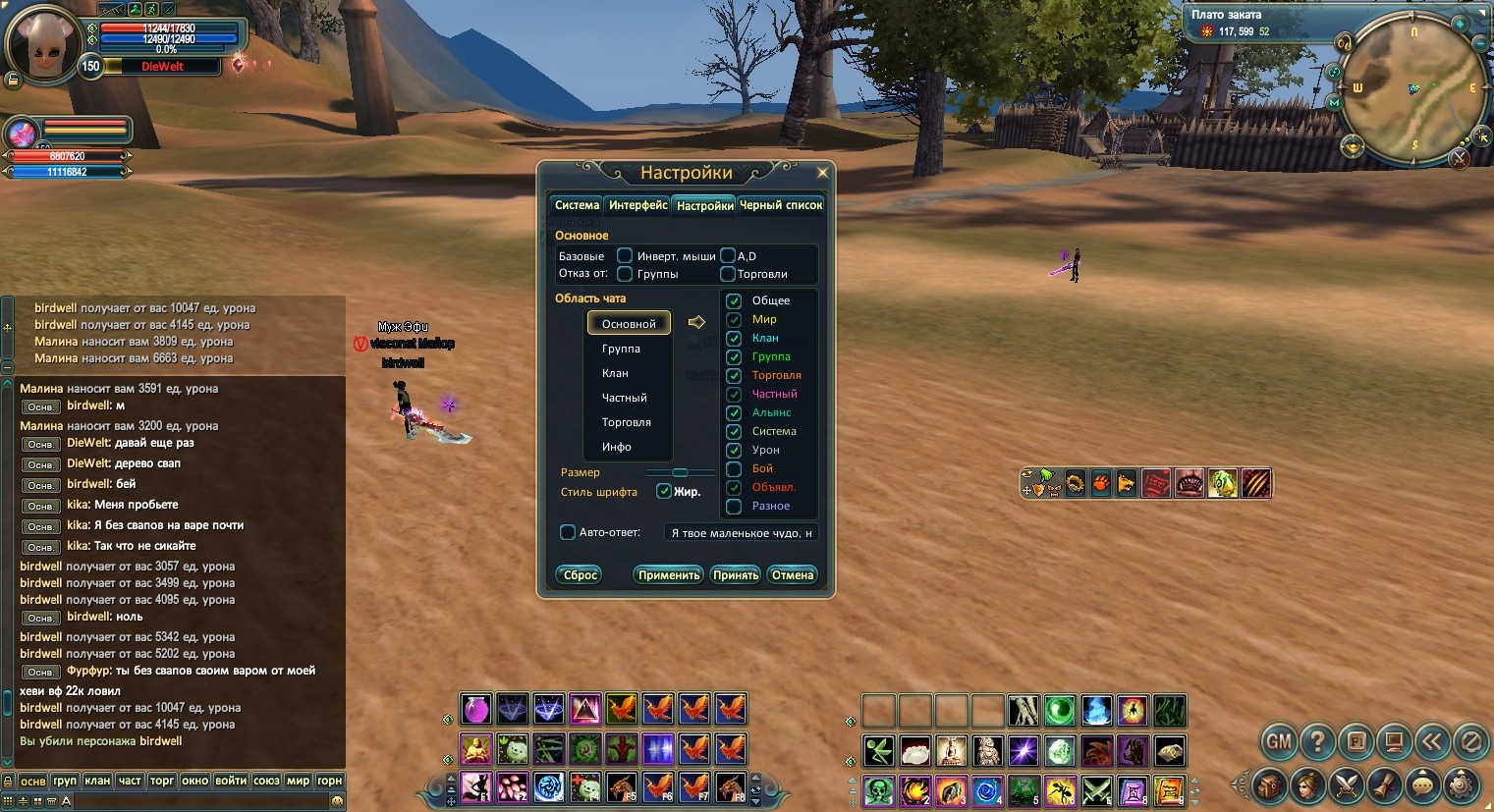The width and height of the screenshot is (1494, 812).
Task: Switch to the Система tab
Action: click(x=577, y=205)
